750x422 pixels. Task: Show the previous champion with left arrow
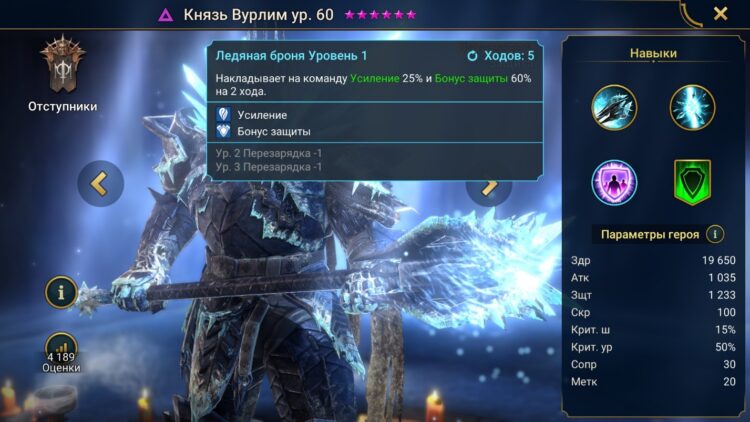pyautogui.click(x=100, y=183)
